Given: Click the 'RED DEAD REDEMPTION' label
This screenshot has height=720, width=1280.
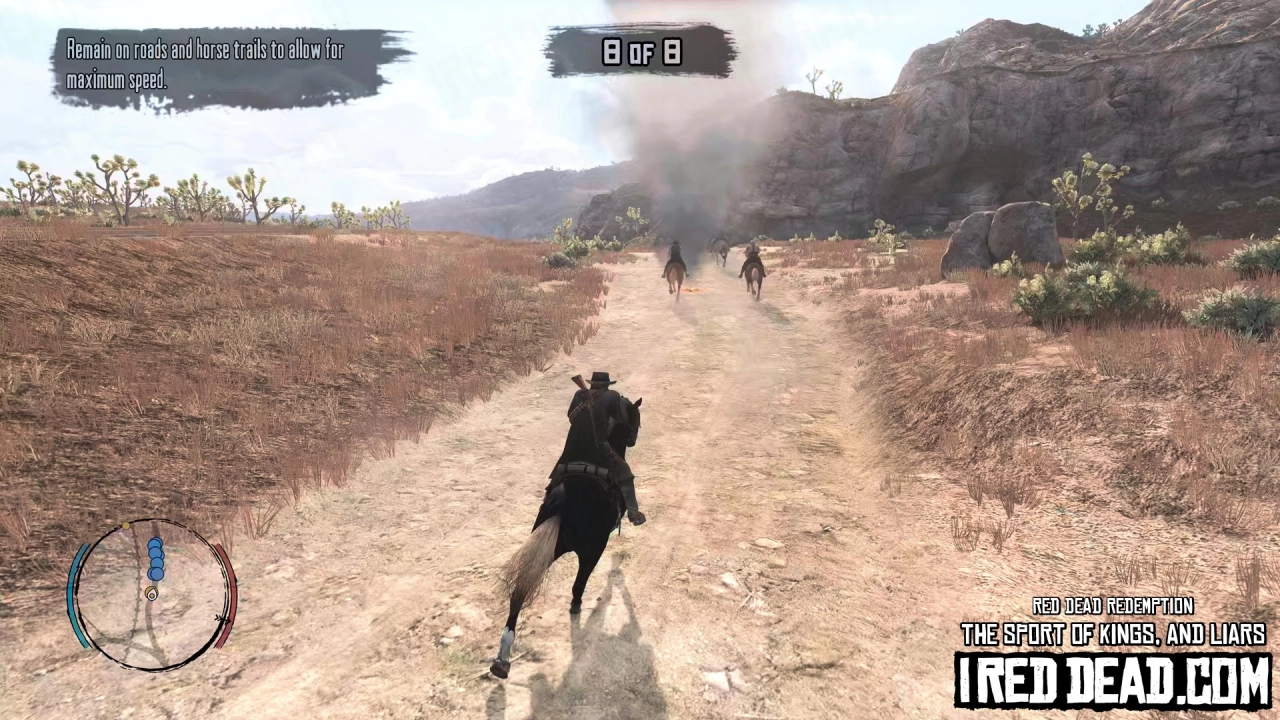Looking at the screenshot, I should click(x=1112, y=606).
